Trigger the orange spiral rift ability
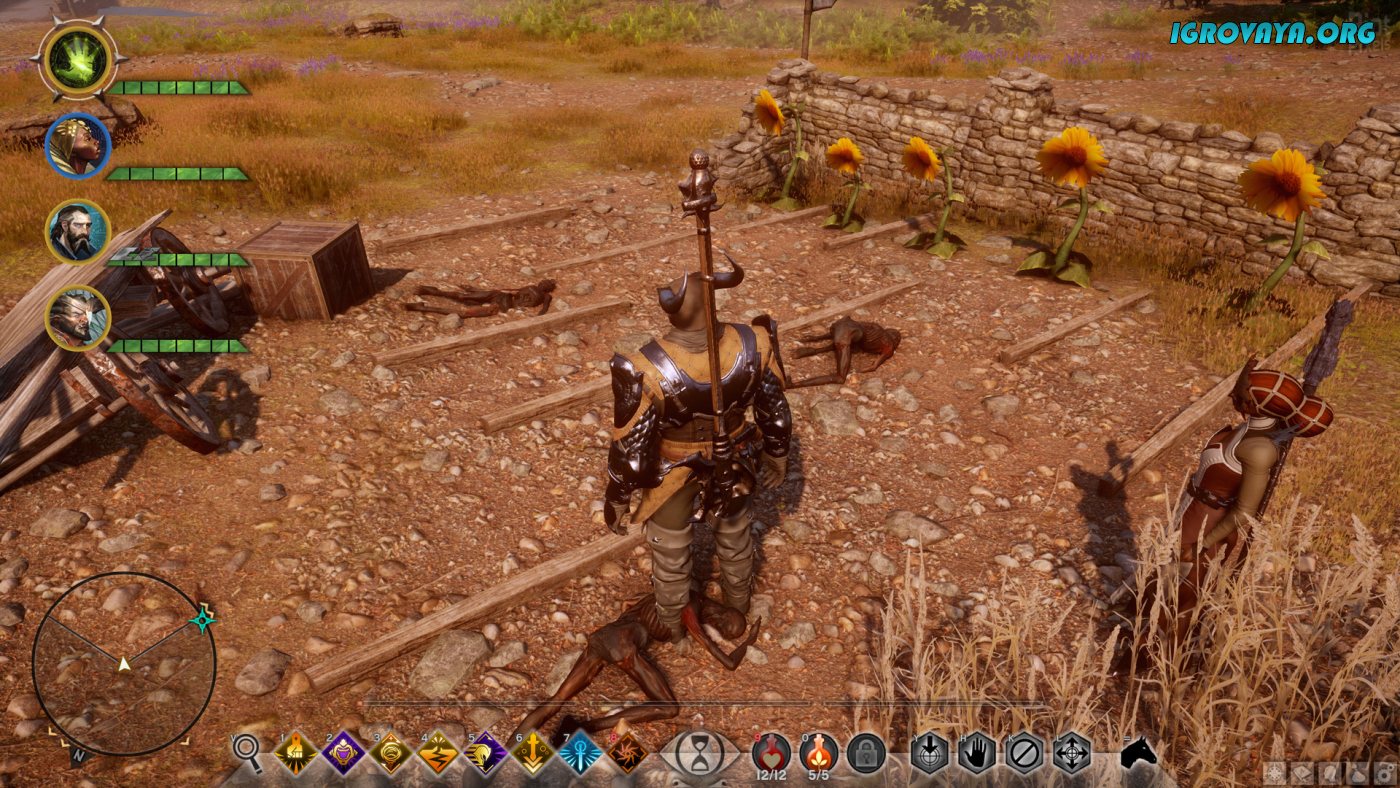1400x788 pixels. 628,753
